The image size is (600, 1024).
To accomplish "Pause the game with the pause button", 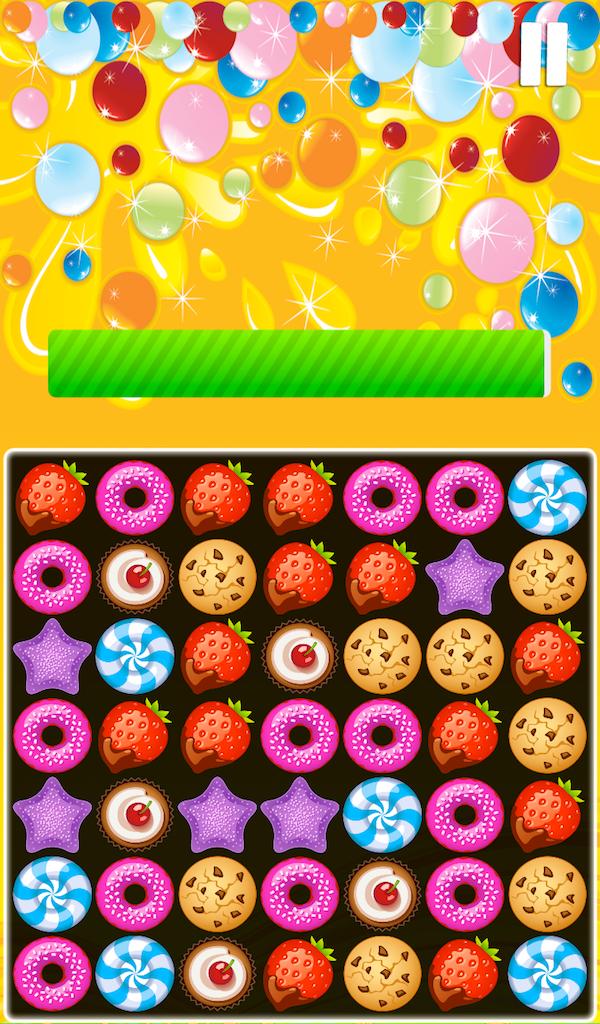I will click(x=544, y=54).
